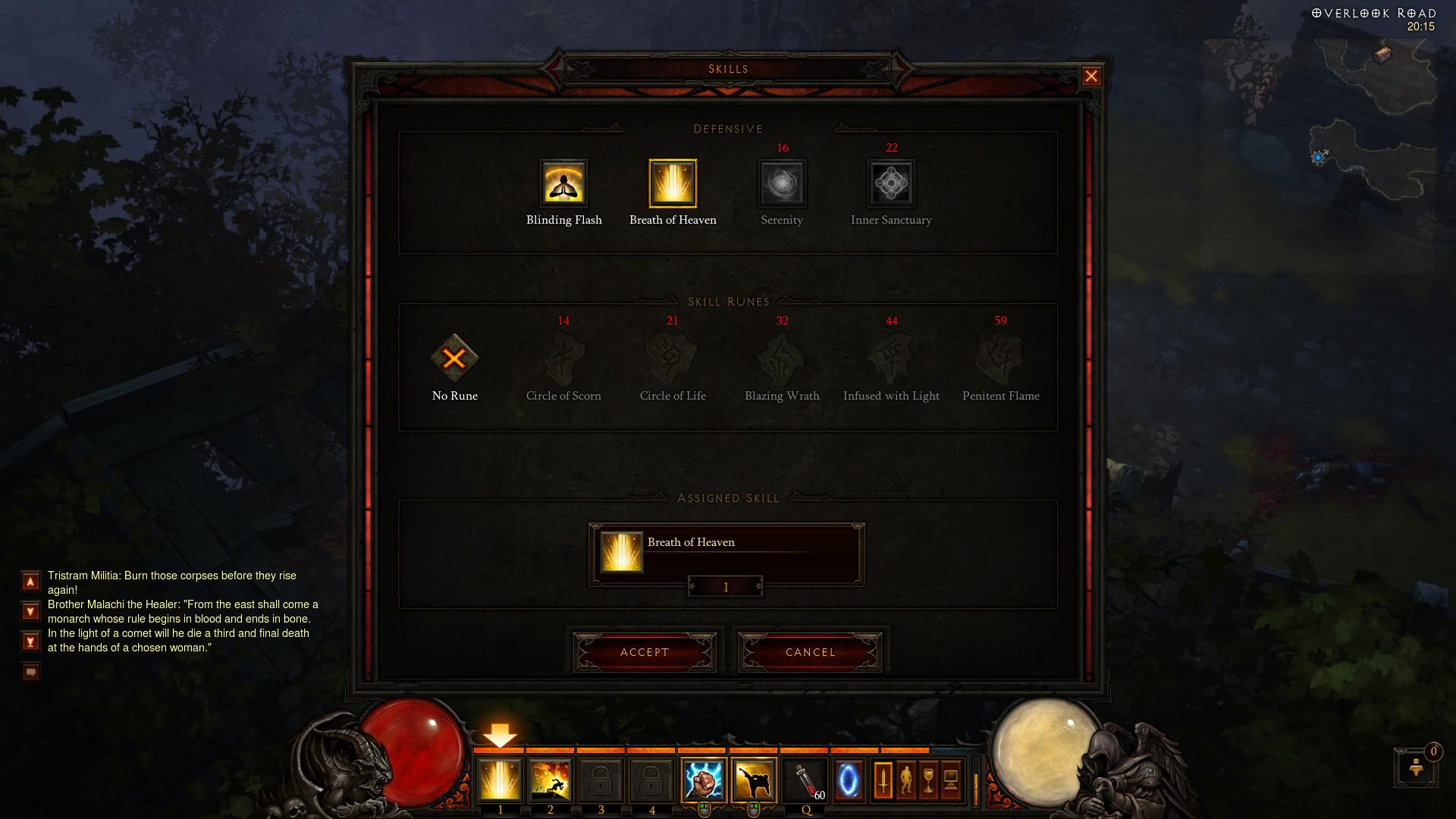
Task: Click the town portal slot
Action: 849,780
